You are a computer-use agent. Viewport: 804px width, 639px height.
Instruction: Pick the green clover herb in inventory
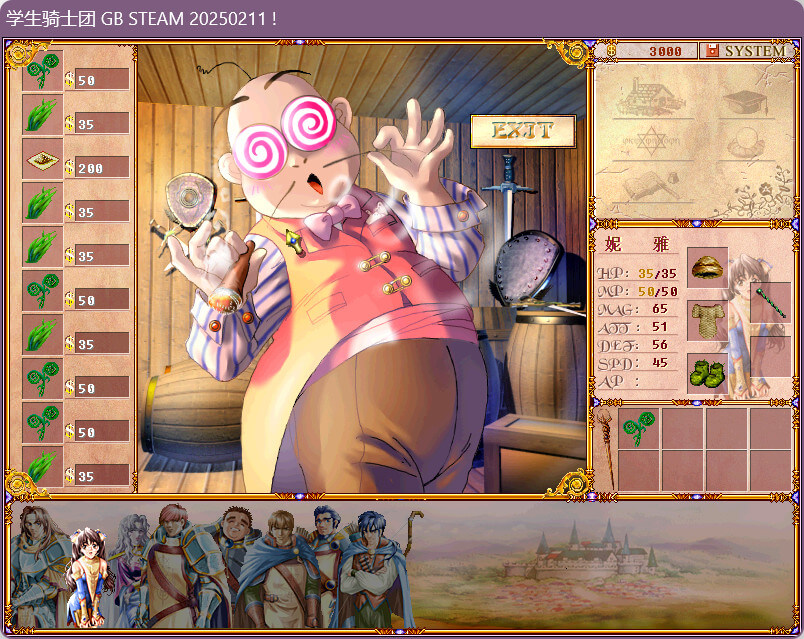638,429
